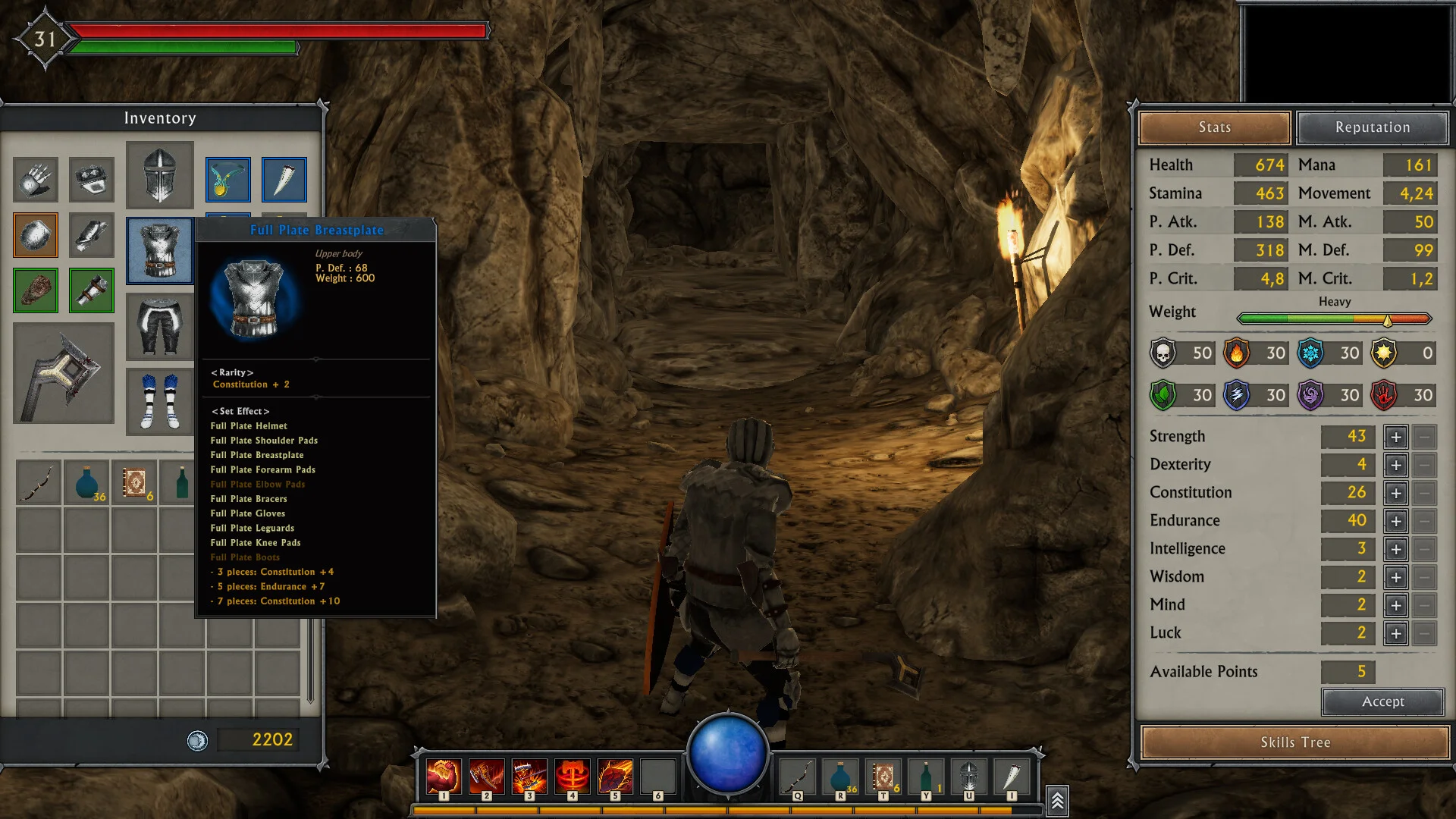Switch to the Reputation tab
Image resolution: width=1456 pixels, height=819 pixels.
[1372, 127]
